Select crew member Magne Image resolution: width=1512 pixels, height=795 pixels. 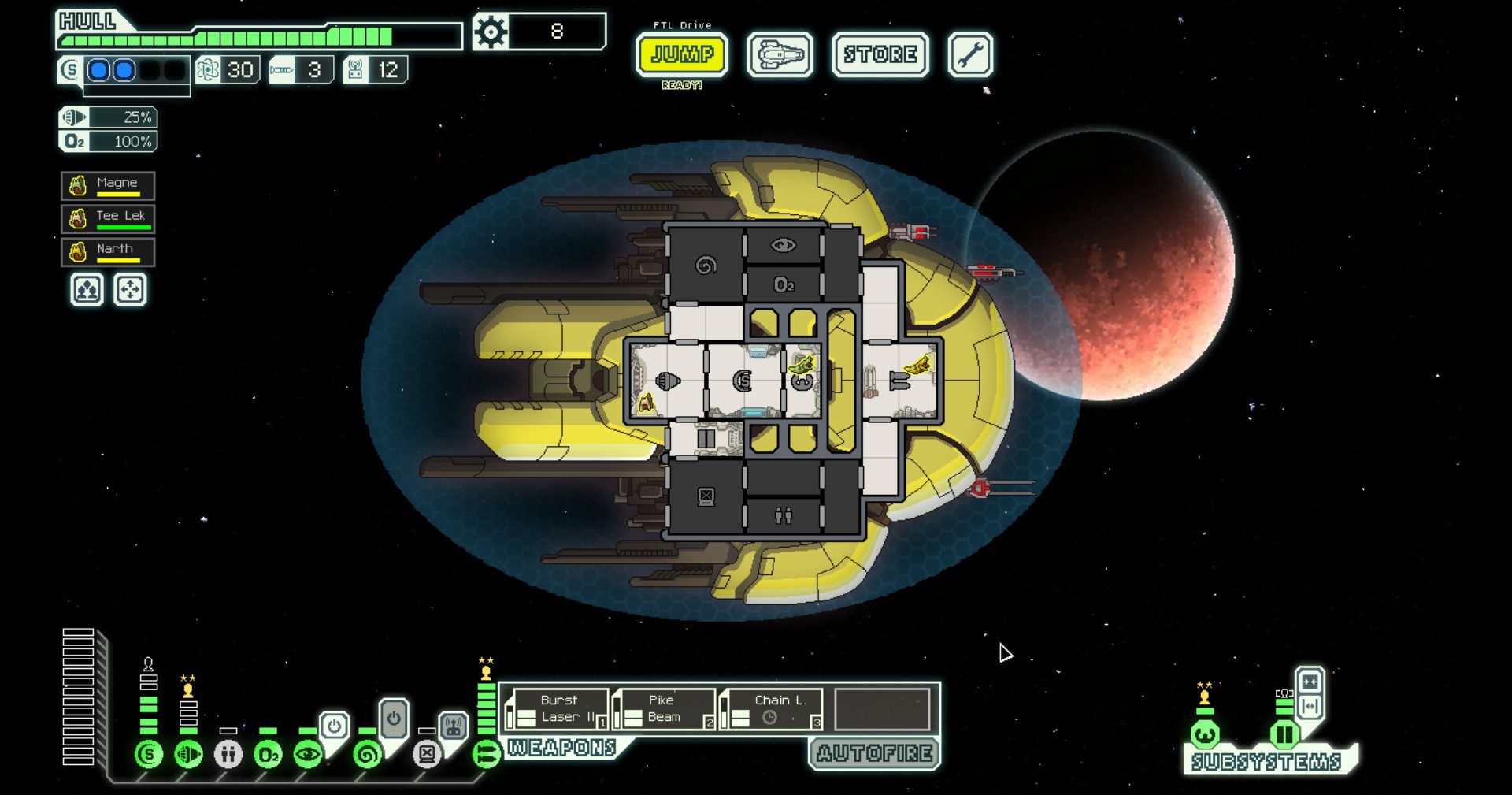tap(108, 186)
